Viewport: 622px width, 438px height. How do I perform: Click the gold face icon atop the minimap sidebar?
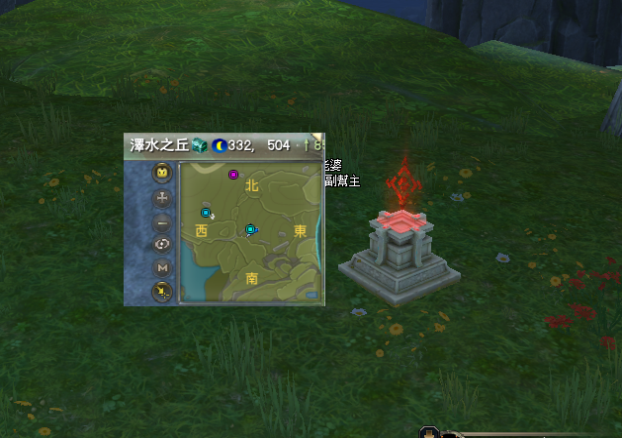[x=162, y=173]
